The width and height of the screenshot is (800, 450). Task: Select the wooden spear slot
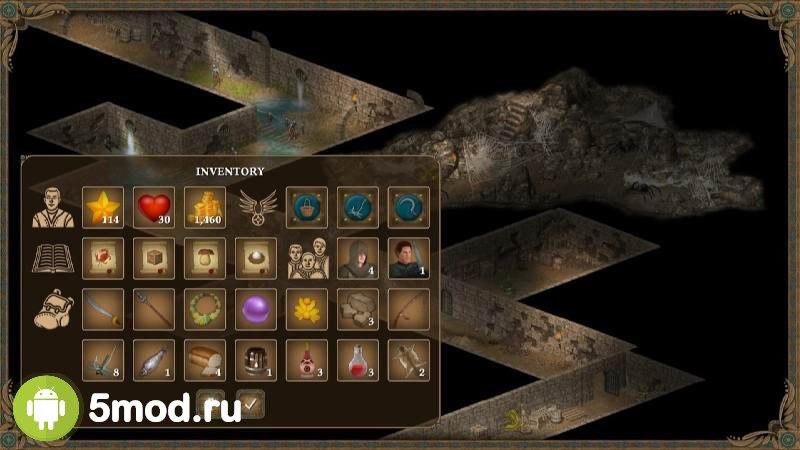pos(154,309)
